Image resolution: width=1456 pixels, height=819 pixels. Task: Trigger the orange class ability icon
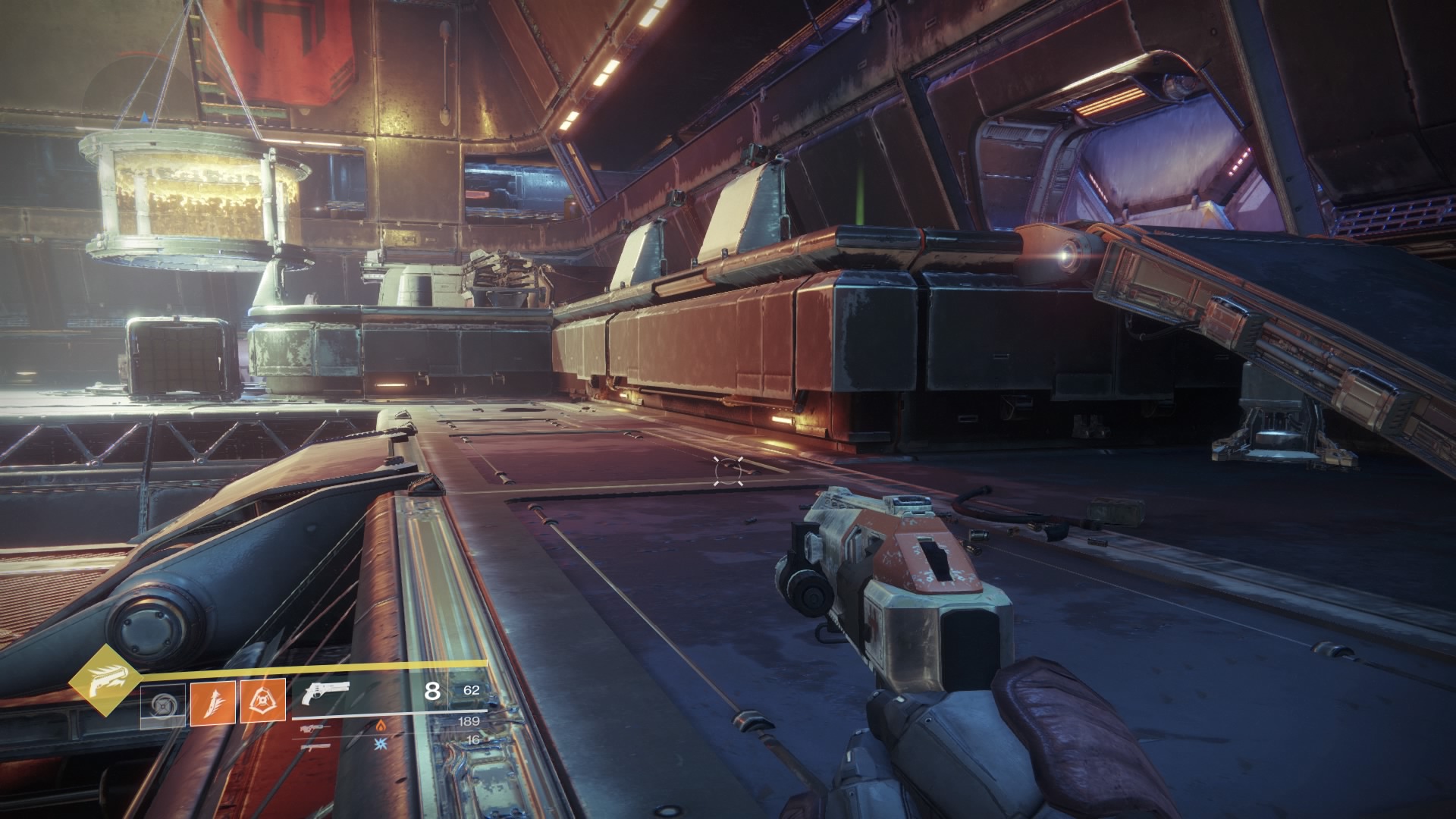coord(263,701)
